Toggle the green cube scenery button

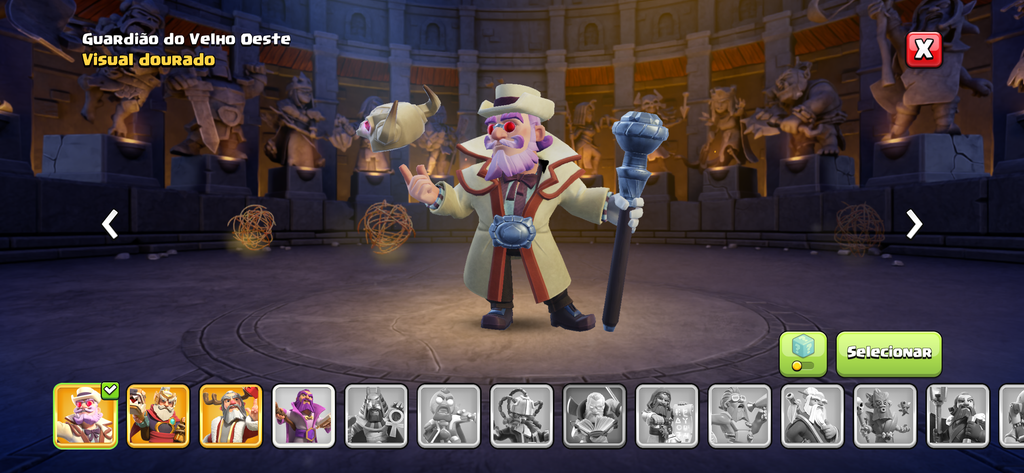[x=802, y=353]
